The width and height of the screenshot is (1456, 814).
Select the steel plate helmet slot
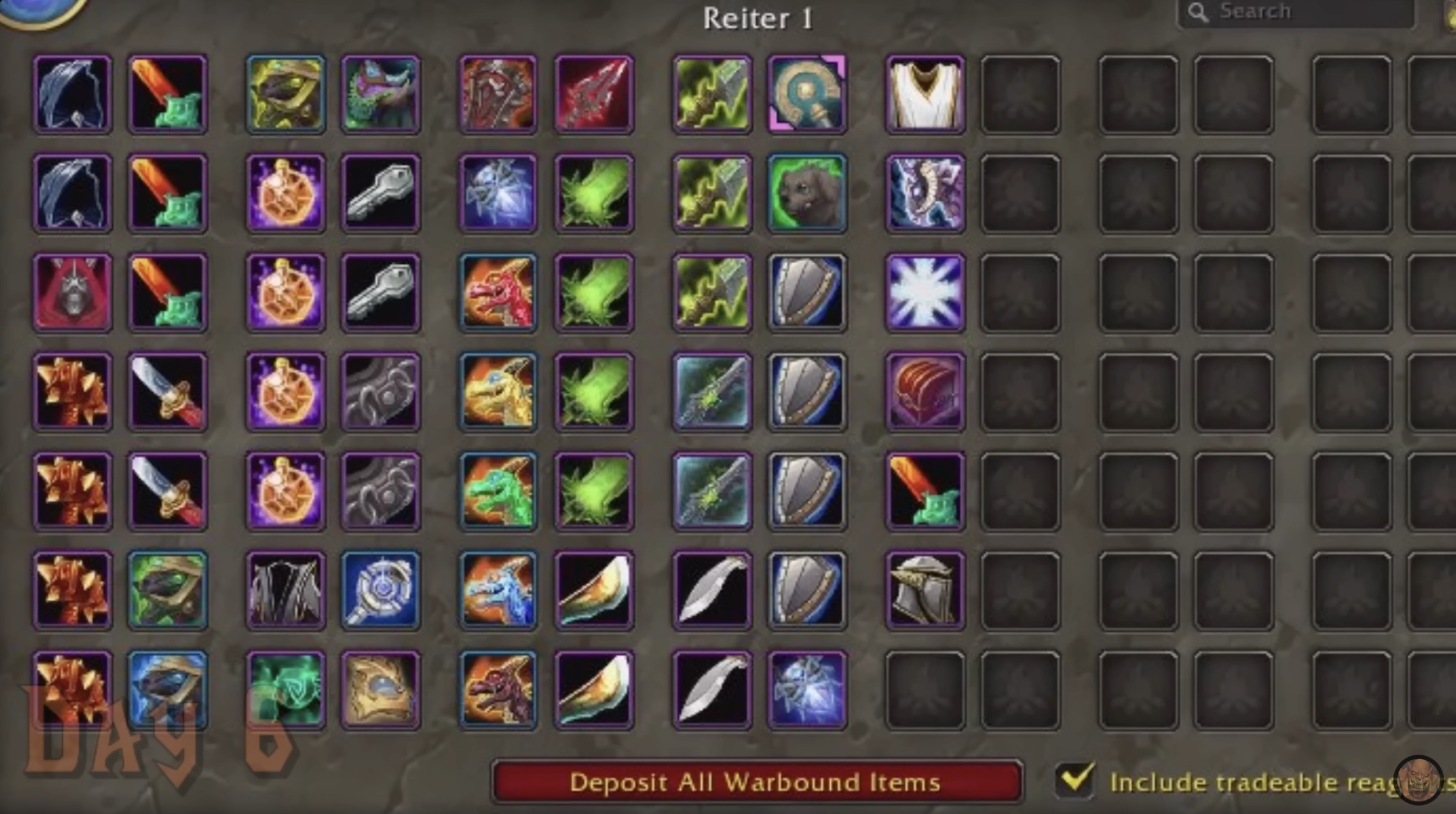[925, 590]
